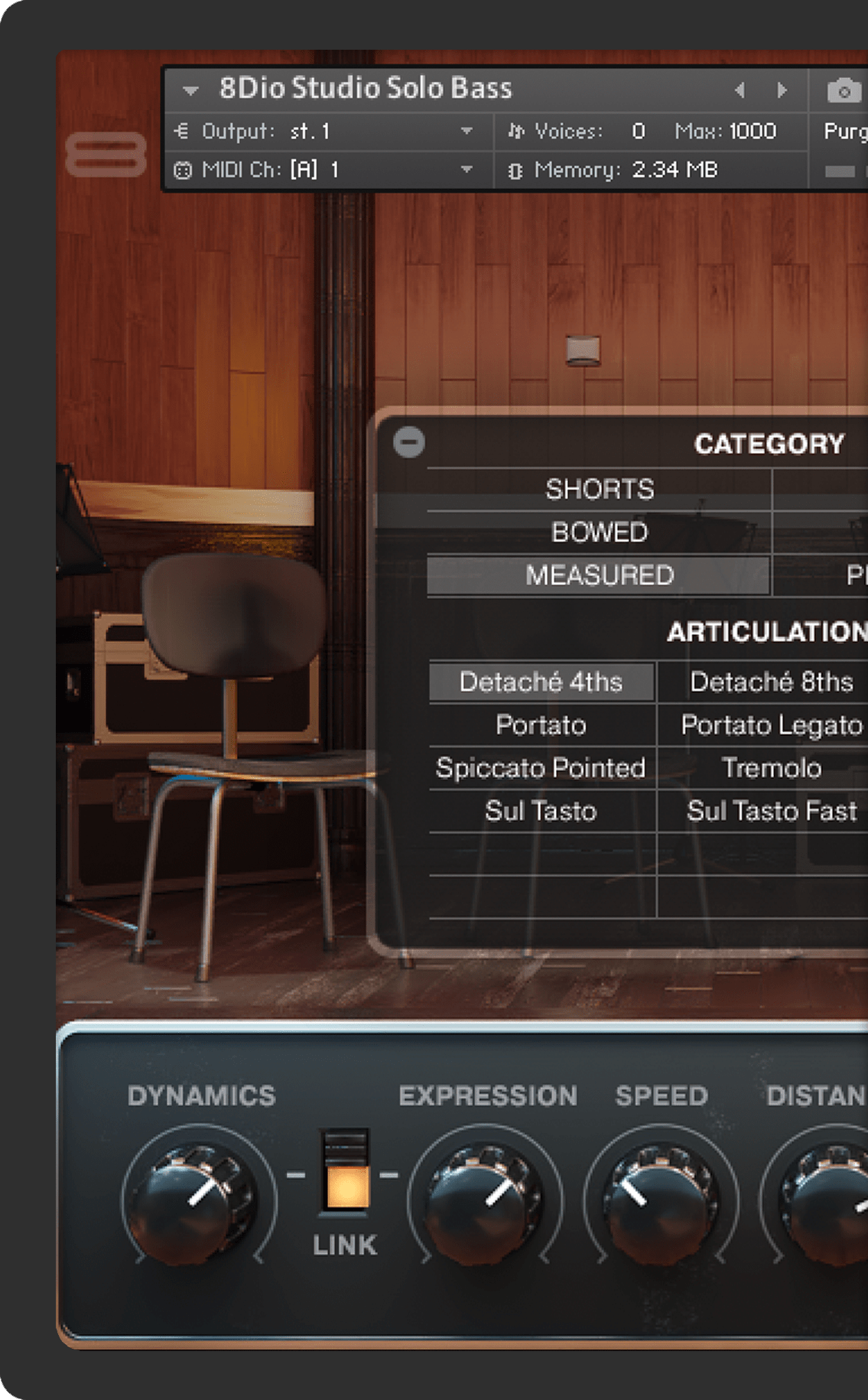This screenshot has width=868, height=1400.
Task: Open the Output st. 1 dropdown
Action: pyautogui.click(x=466, y=132)
